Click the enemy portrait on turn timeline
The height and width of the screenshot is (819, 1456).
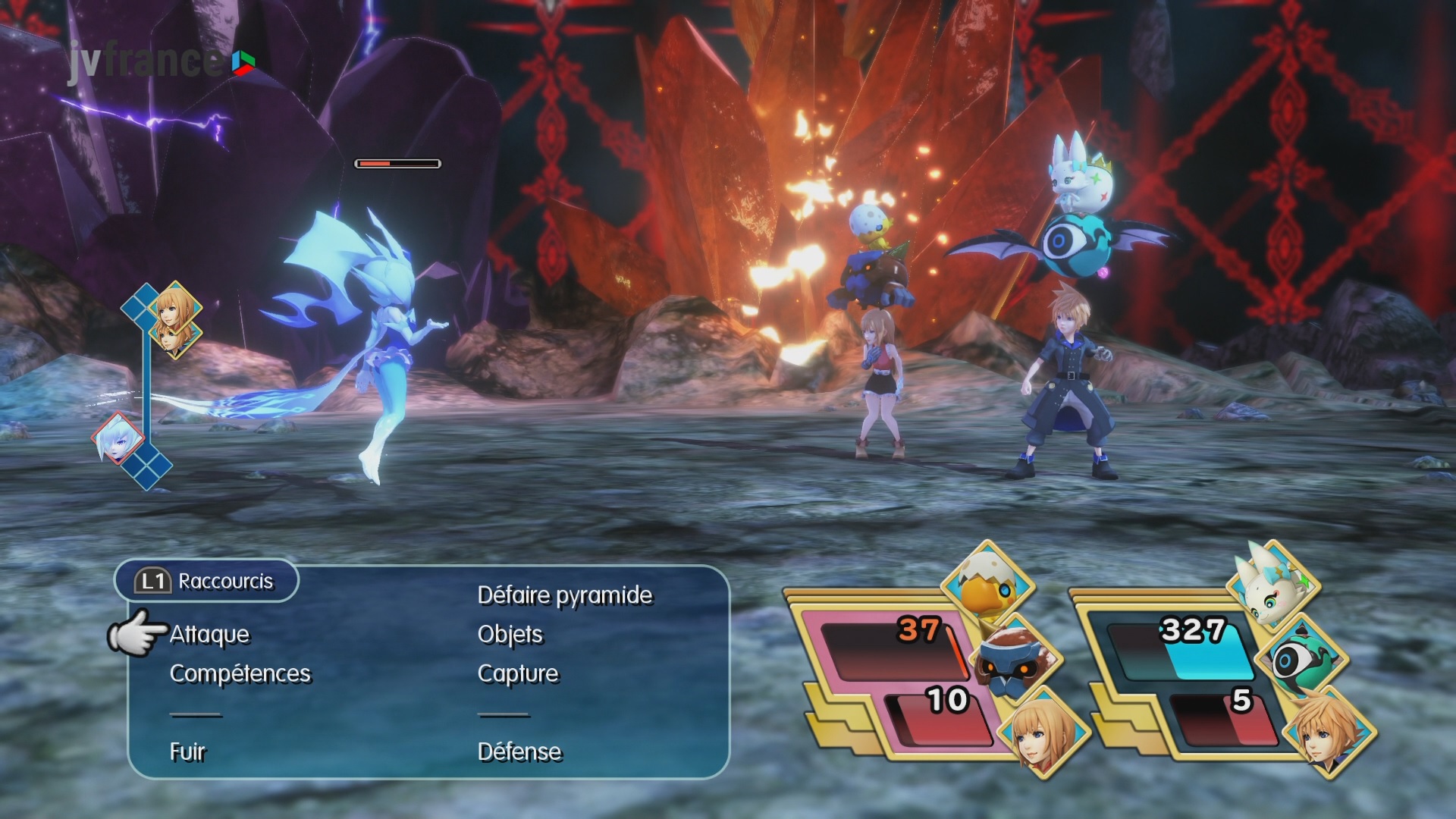coord(118,439)
